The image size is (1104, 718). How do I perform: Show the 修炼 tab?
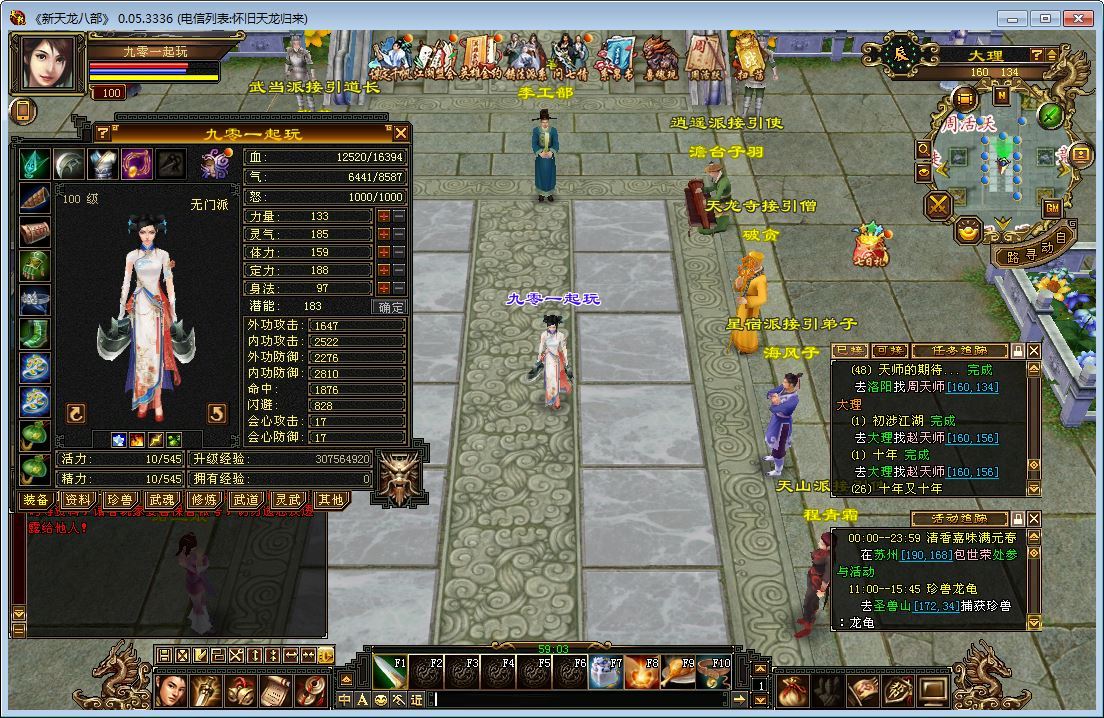pos(204,500)
